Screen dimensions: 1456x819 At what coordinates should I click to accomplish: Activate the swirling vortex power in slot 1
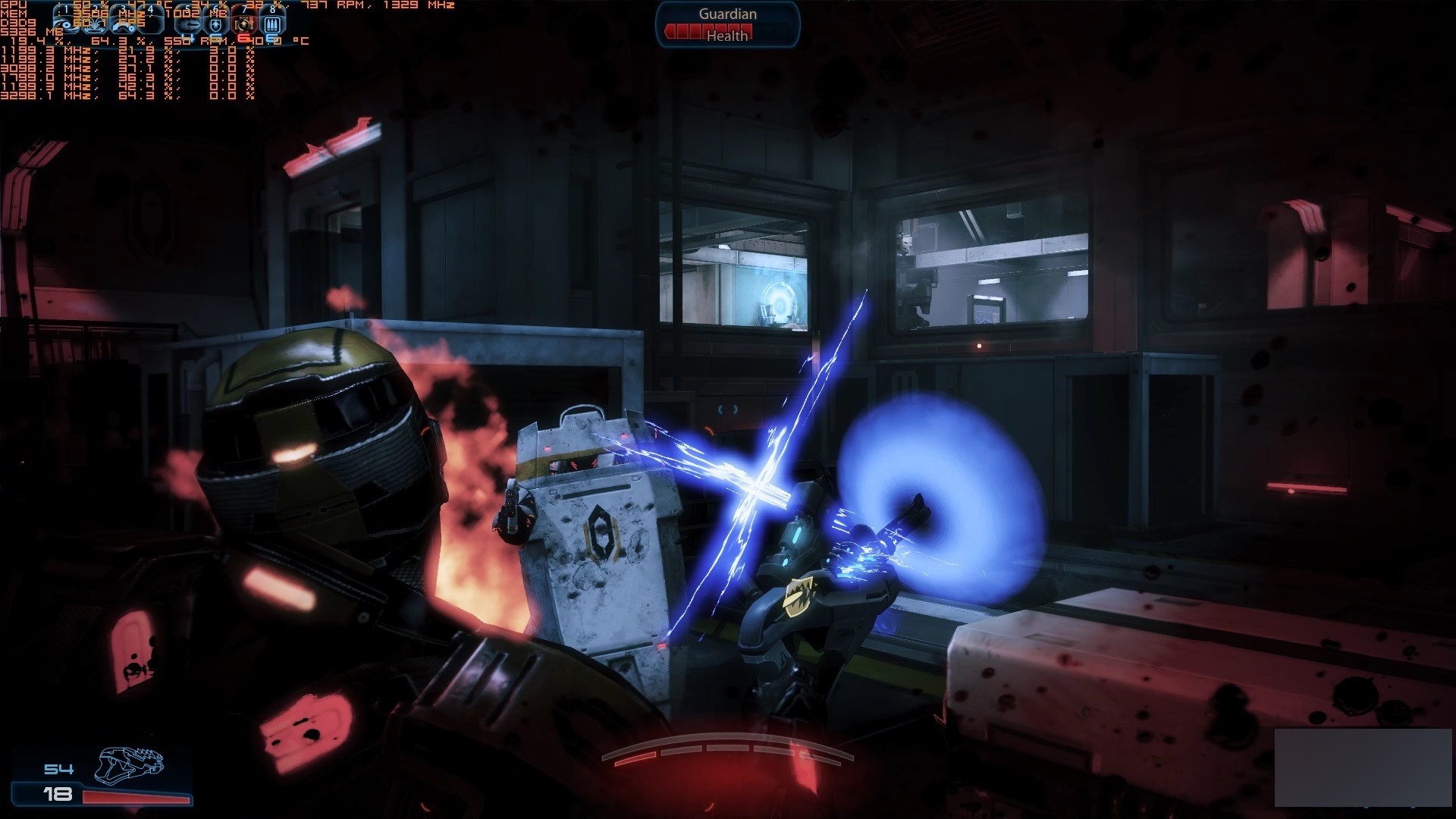[64, 23]
